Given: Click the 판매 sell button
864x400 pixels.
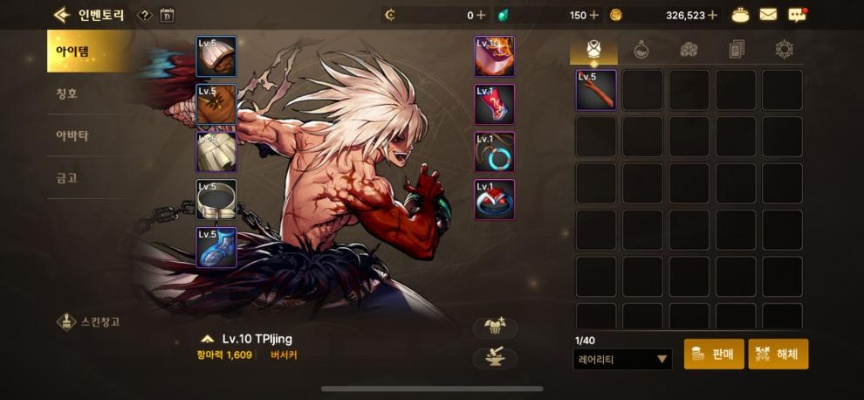Looking at the screenshot, I should (714, 354).
